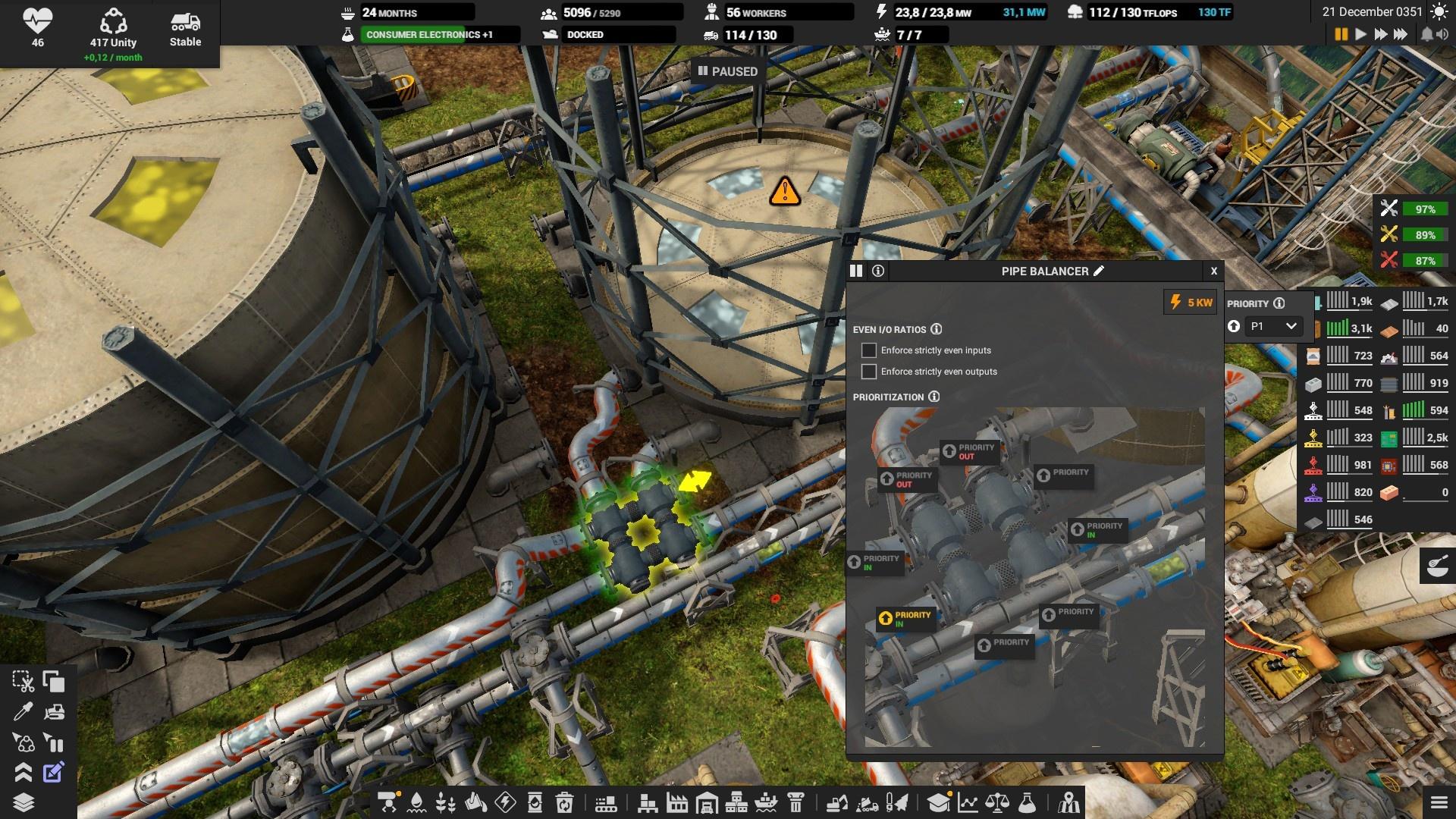The height and width of the screenshot is (819, 1456).
Task: Open the notifications bell
Action: tap(1426, 34)
